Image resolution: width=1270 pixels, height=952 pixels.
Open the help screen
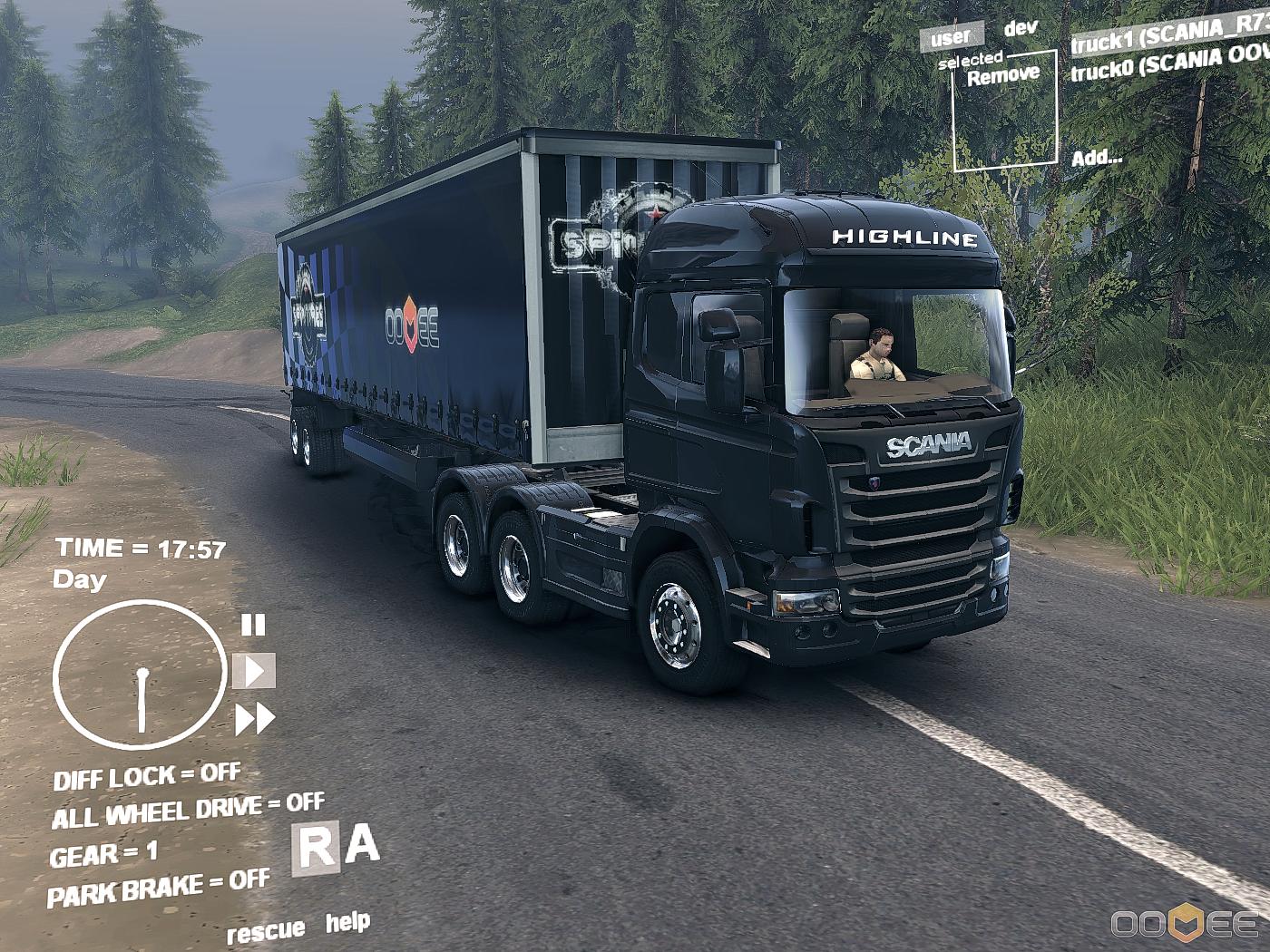pyautogui.click(x=347, y=923)
